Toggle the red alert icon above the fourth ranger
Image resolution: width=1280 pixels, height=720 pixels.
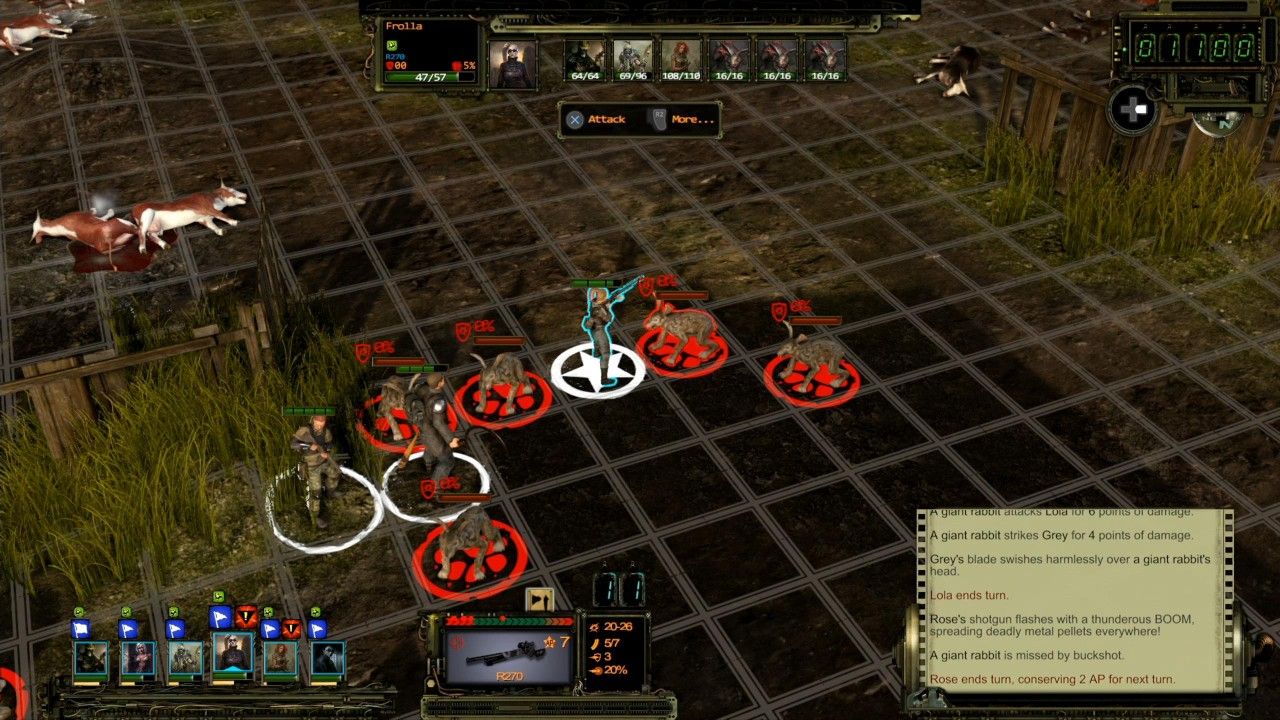pyautogui.click(x=245, y=616)
